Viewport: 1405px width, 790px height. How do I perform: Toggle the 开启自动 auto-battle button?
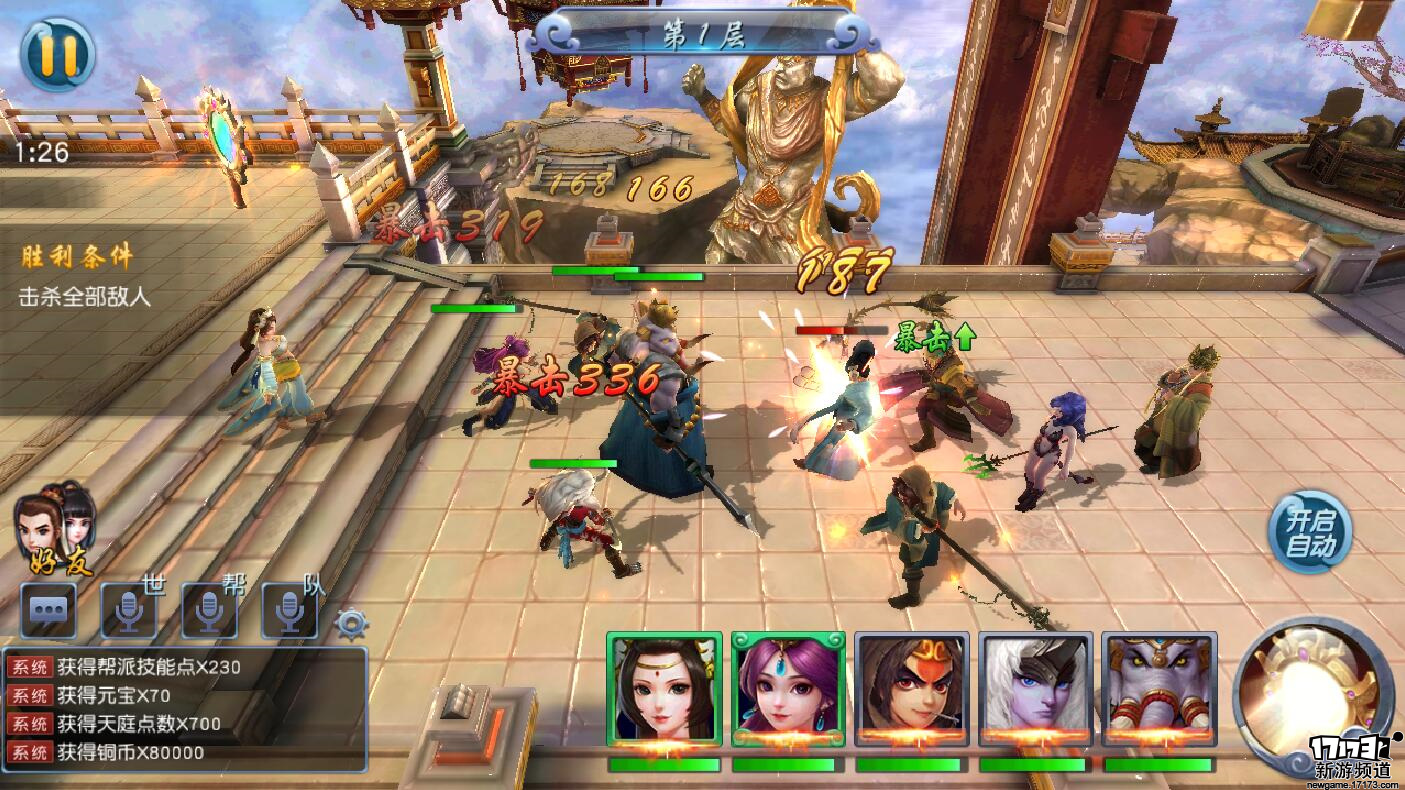[1310, 533]
